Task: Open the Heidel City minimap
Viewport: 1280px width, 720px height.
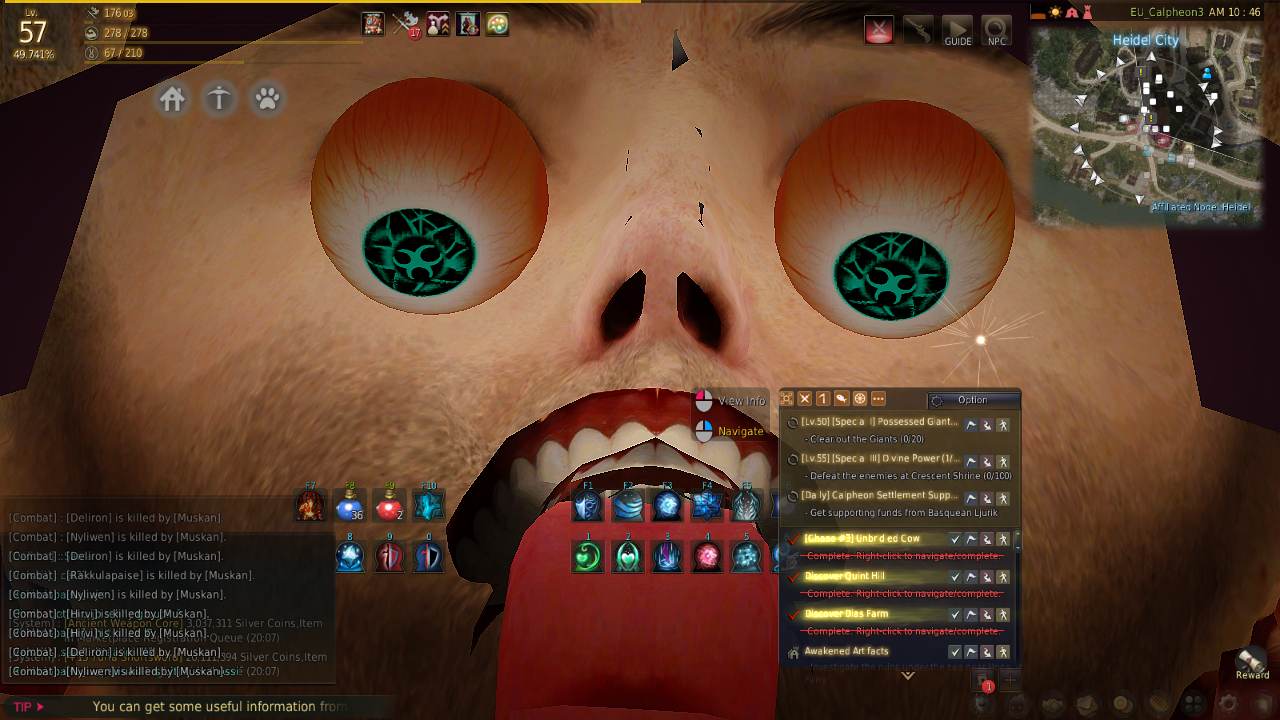Action: click(1145, 125)
